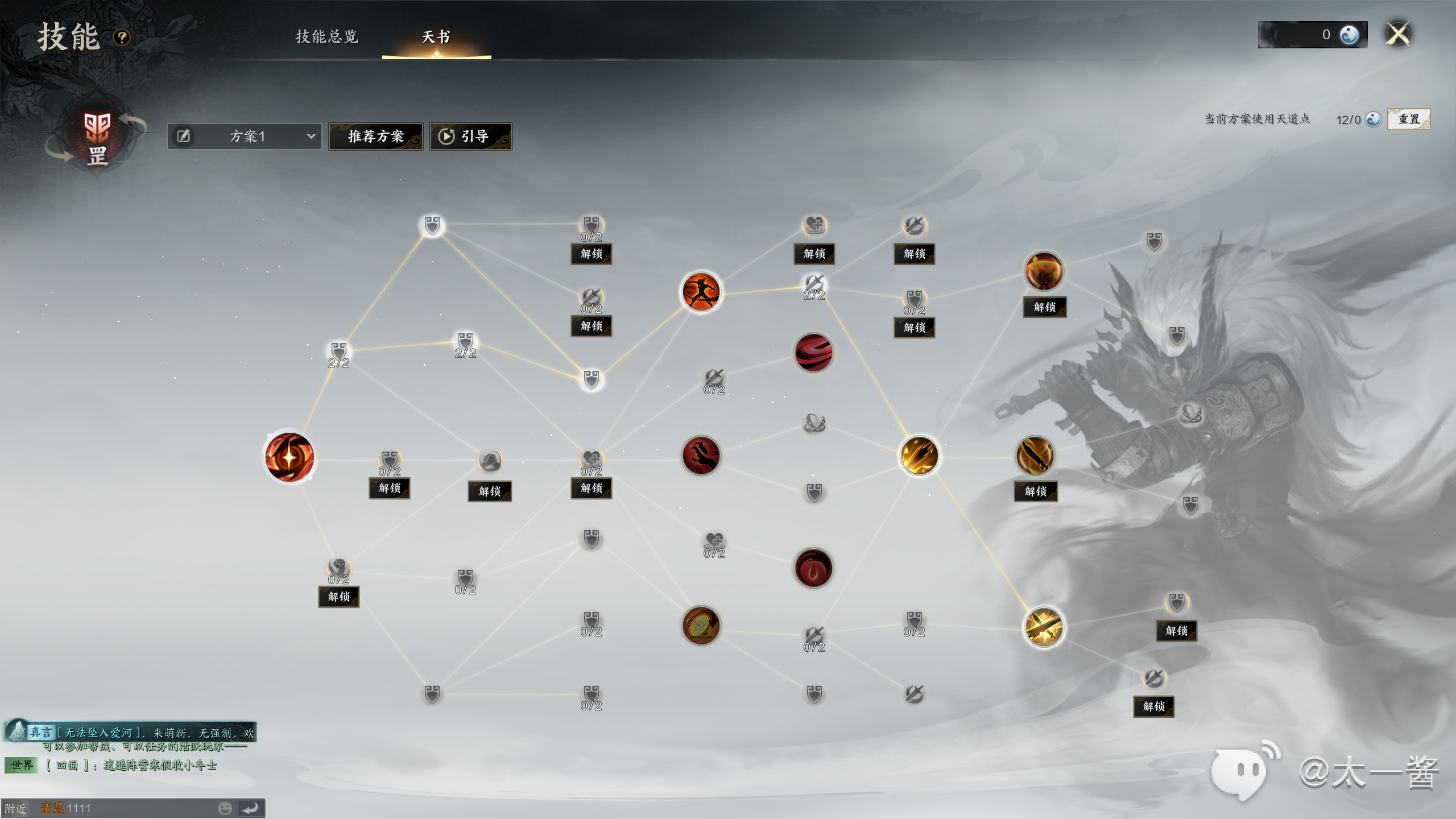
Task: Open the chat emoji picker
Action: [225, 808]
